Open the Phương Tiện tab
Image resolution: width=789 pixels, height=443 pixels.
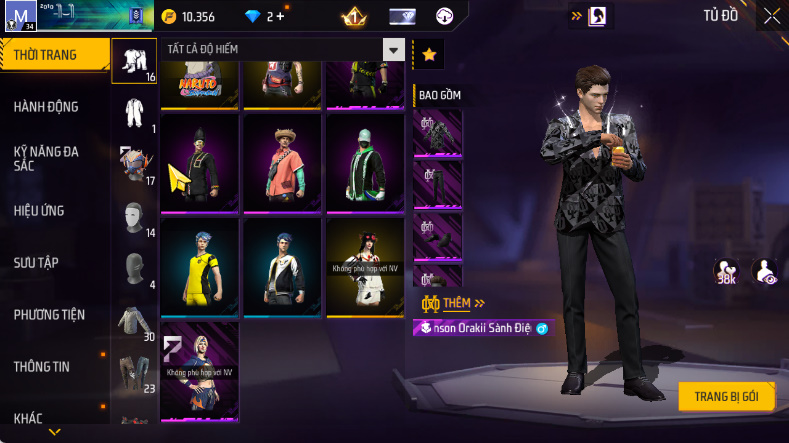tap(49, 314)
